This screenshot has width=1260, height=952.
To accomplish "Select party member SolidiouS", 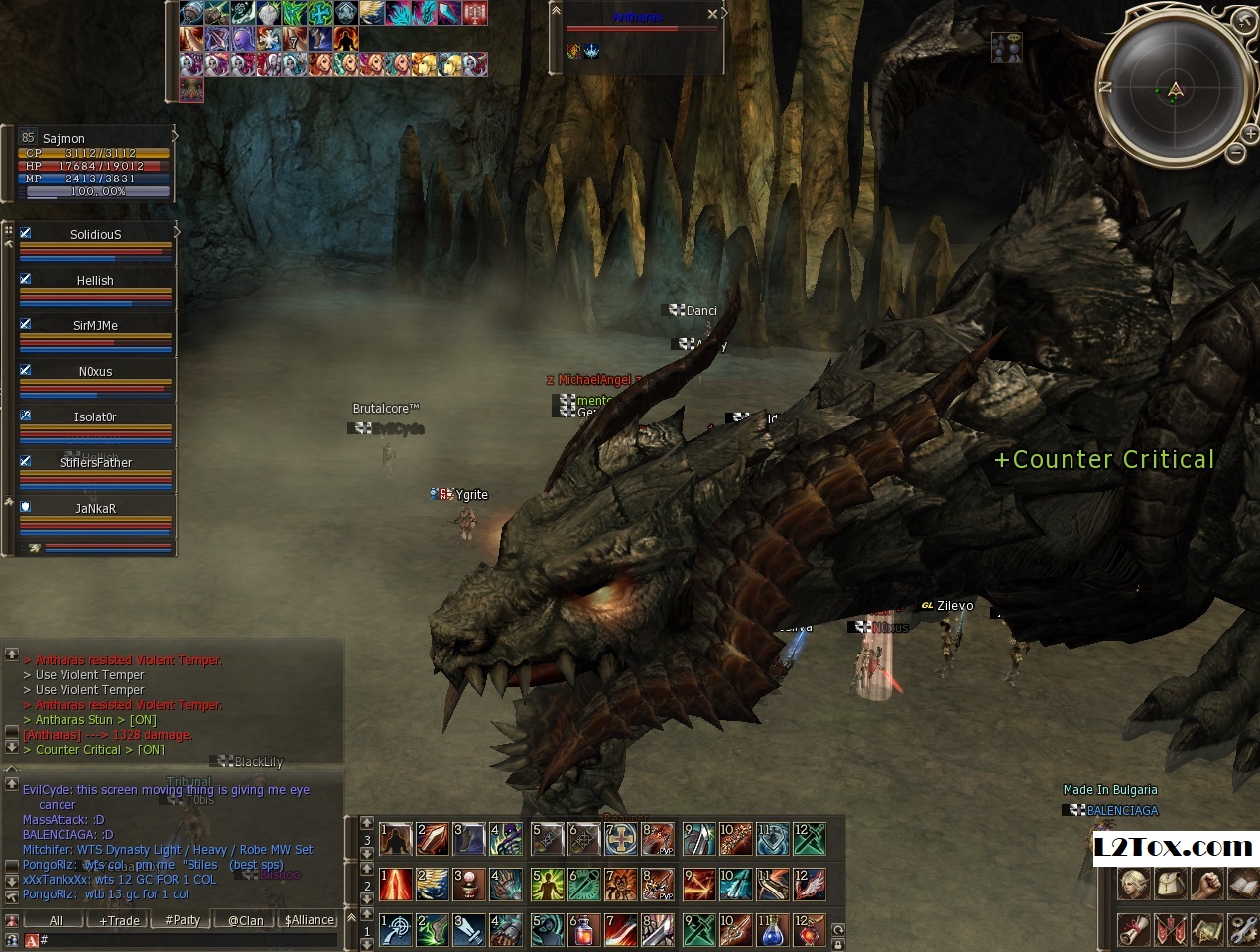I will pos(95,235).
